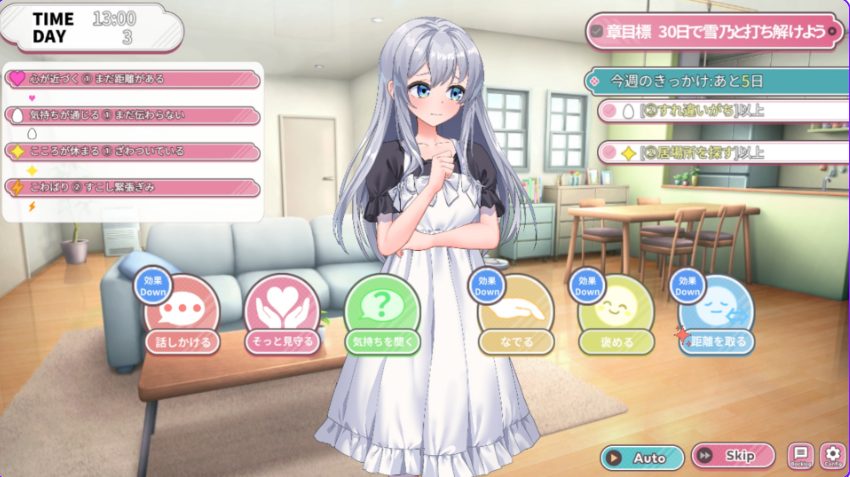Click the pink Skip button
This screenshot has width=850, height=477.
(x=732, y=457)
